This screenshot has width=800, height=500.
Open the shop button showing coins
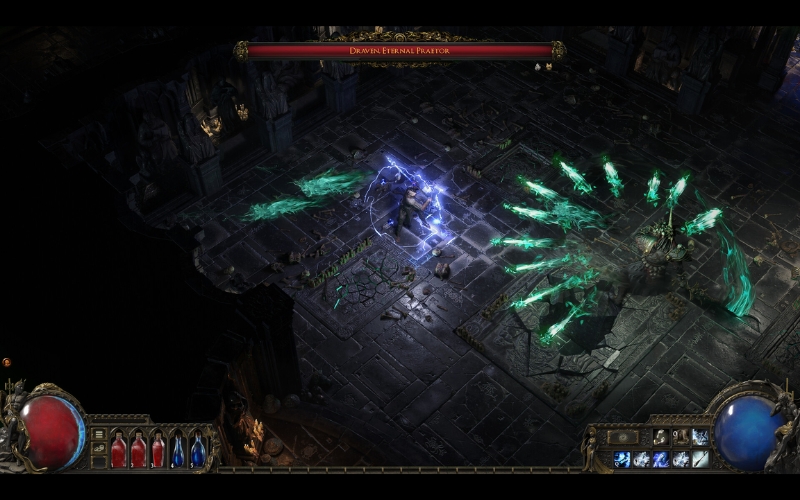99,450
